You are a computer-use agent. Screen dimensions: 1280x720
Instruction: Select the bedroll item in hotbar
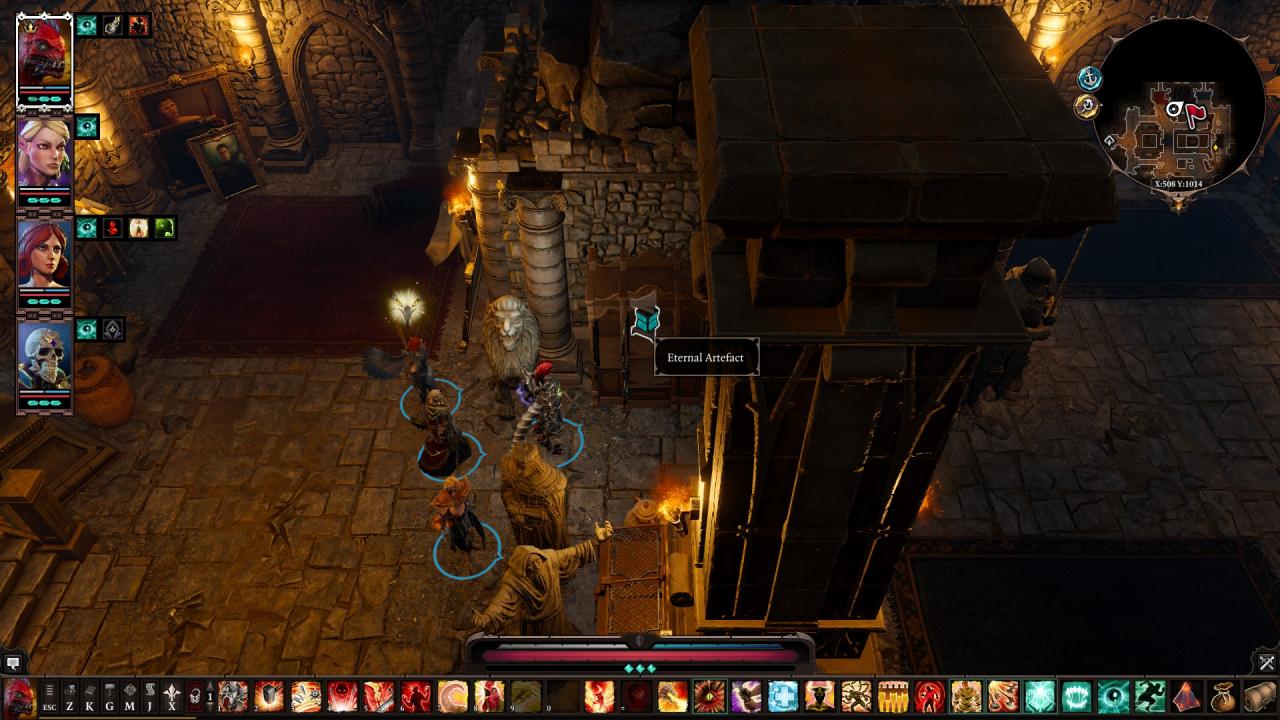[1260, 696]
